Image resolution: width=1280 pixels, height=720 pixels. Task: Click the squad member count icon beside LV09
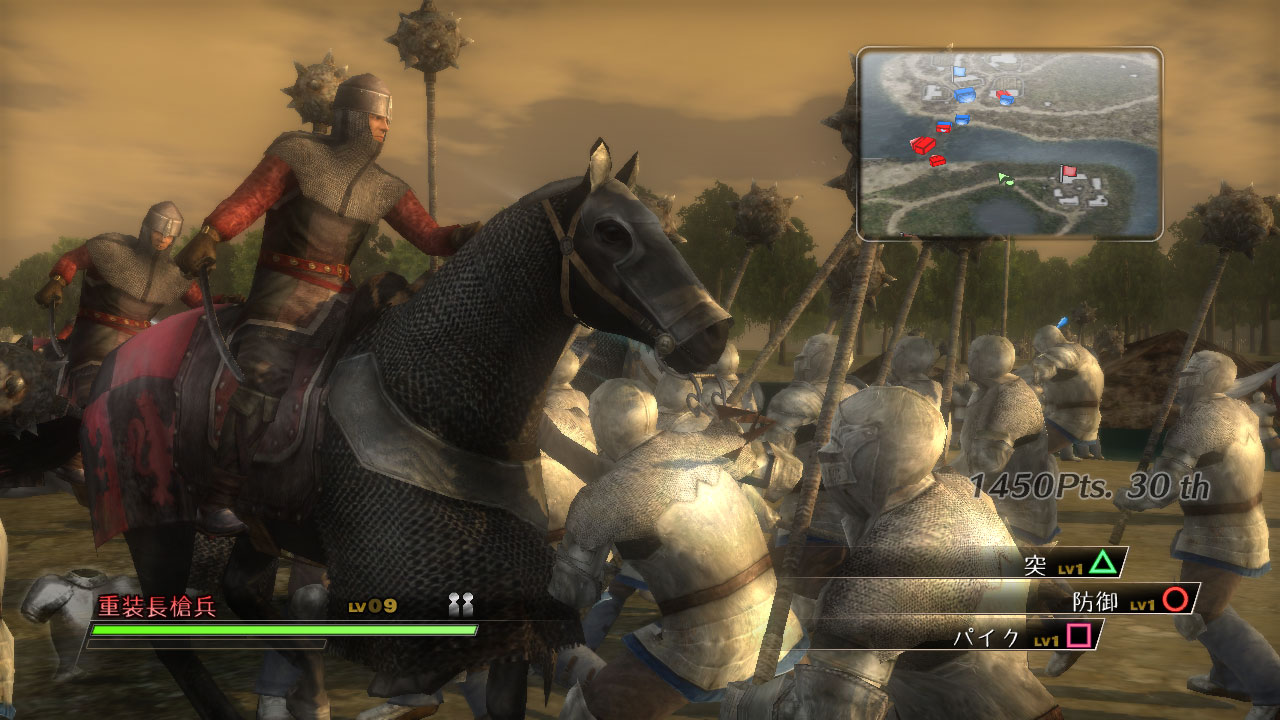459,602
